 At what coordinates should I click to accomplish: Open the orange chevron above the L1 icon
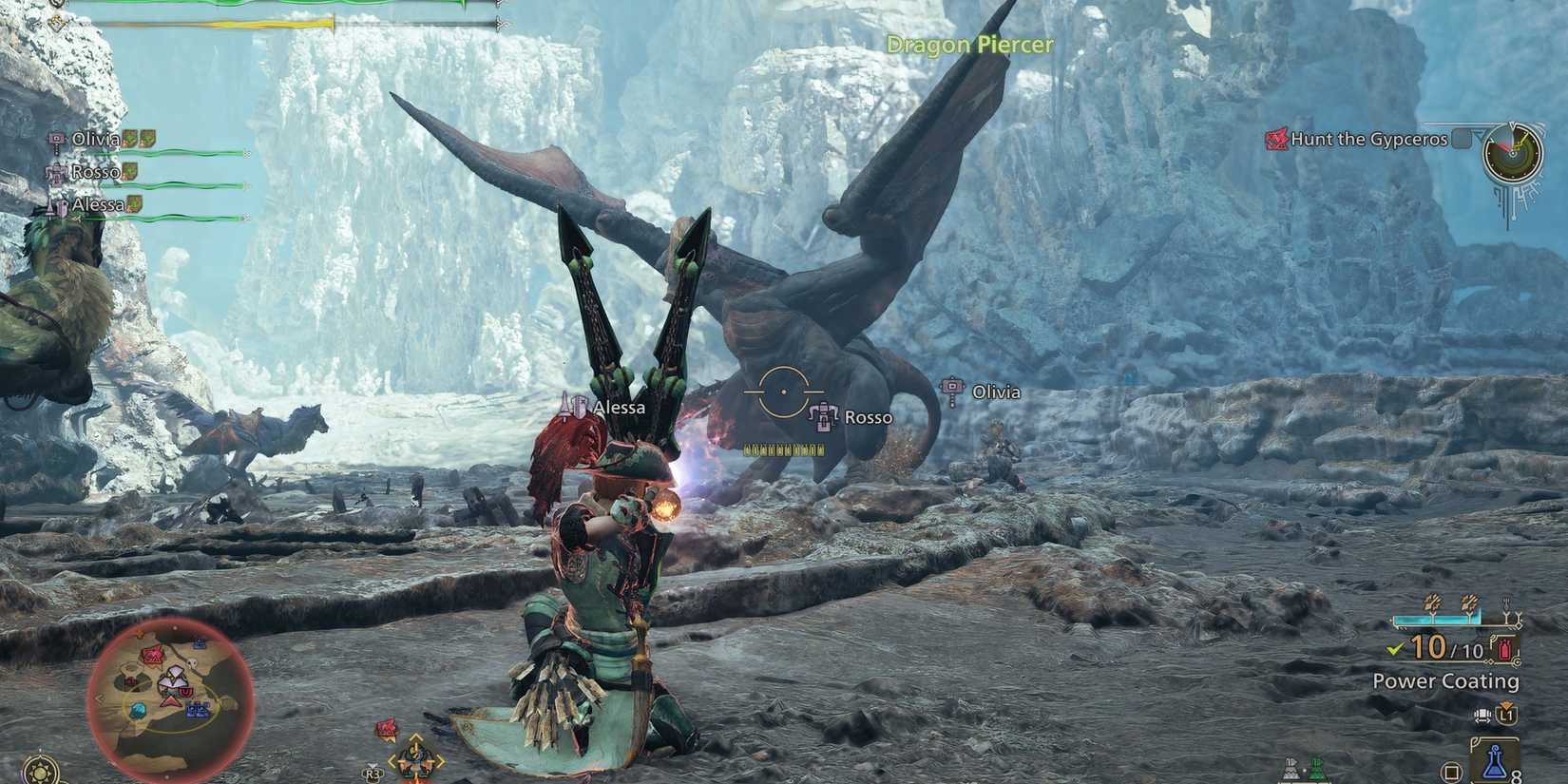(1504, 702)
